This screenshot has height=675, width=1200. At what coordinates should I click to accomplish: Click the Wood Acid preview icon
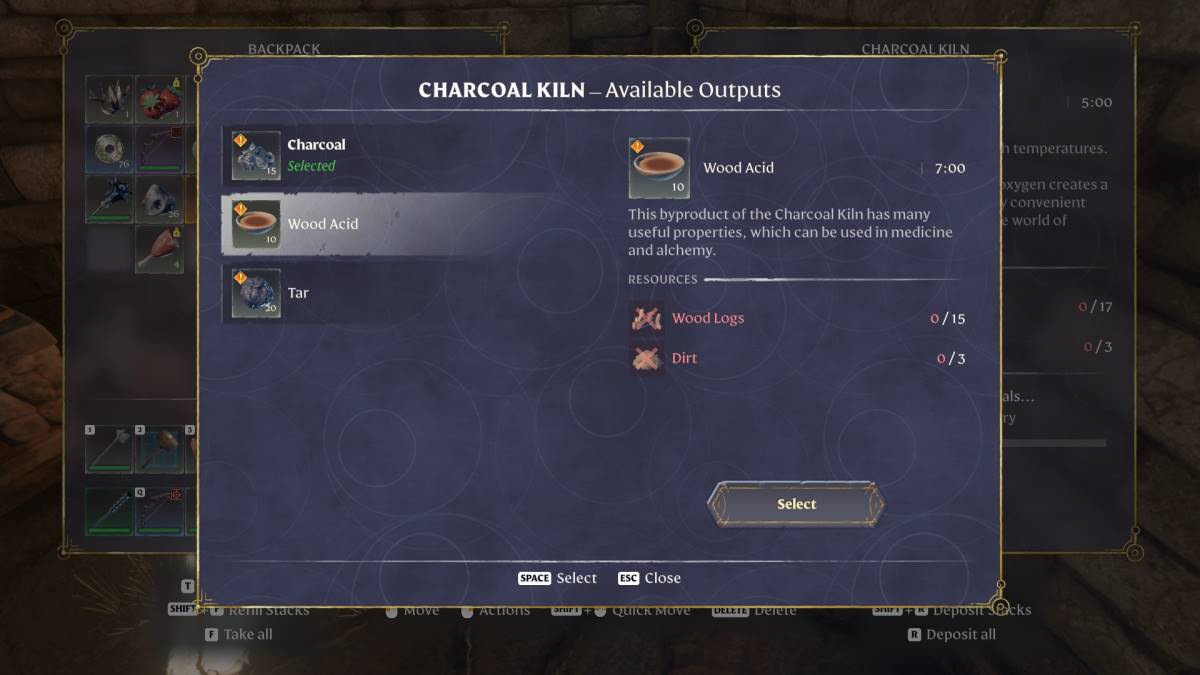coord(659,168)
